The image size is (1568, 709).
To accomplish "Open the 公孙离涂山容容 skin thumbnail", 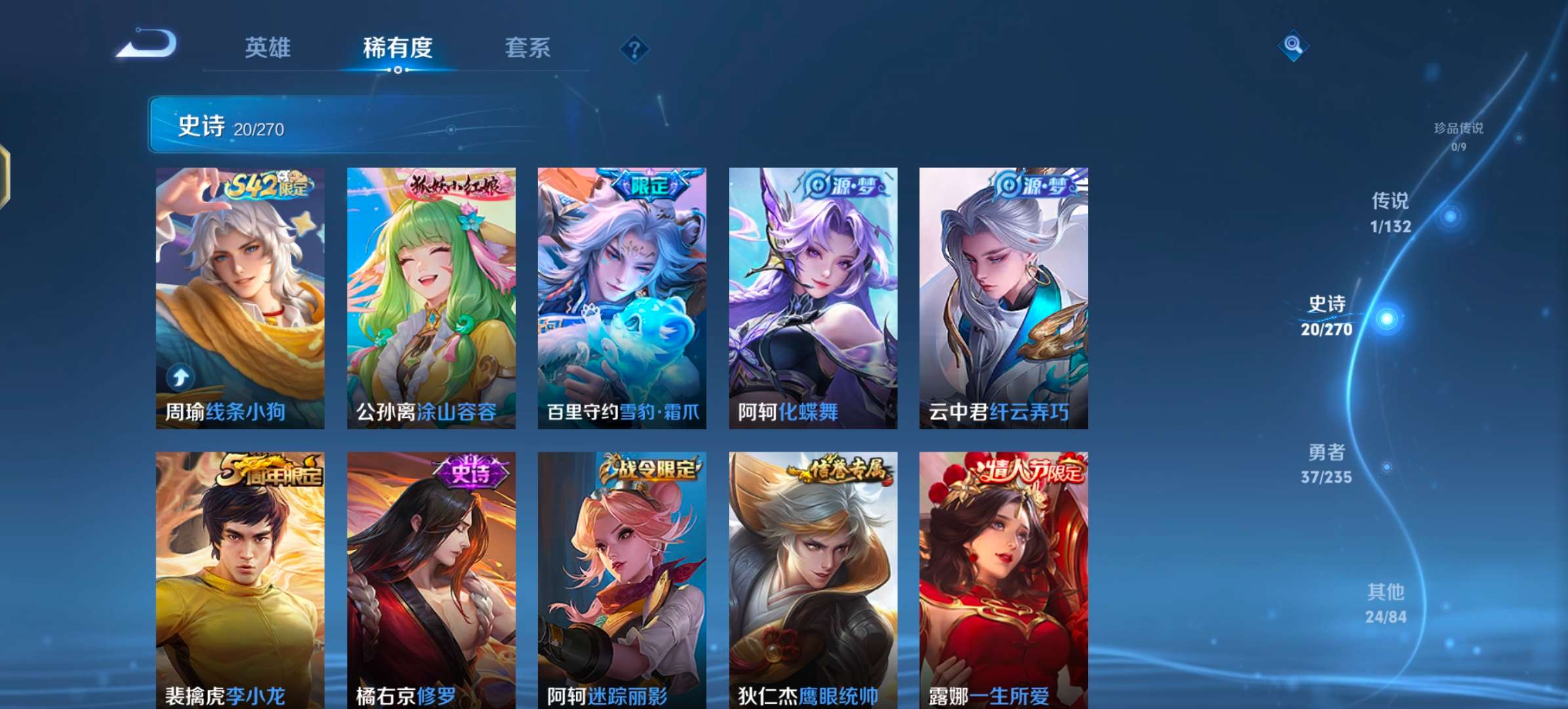I will tap(430, 295).
